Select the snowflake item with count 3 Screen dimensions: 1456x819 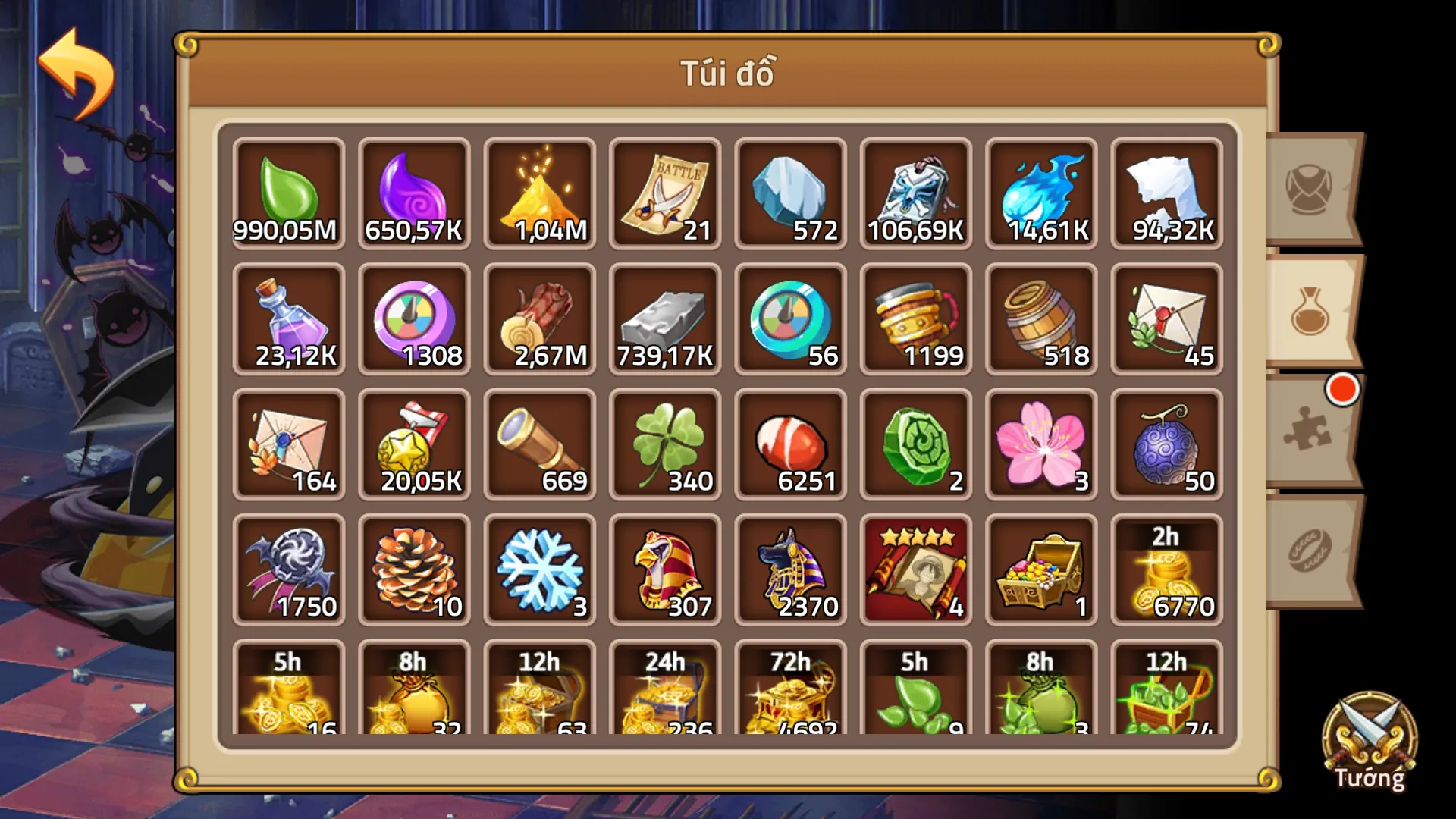coord(538,569)
